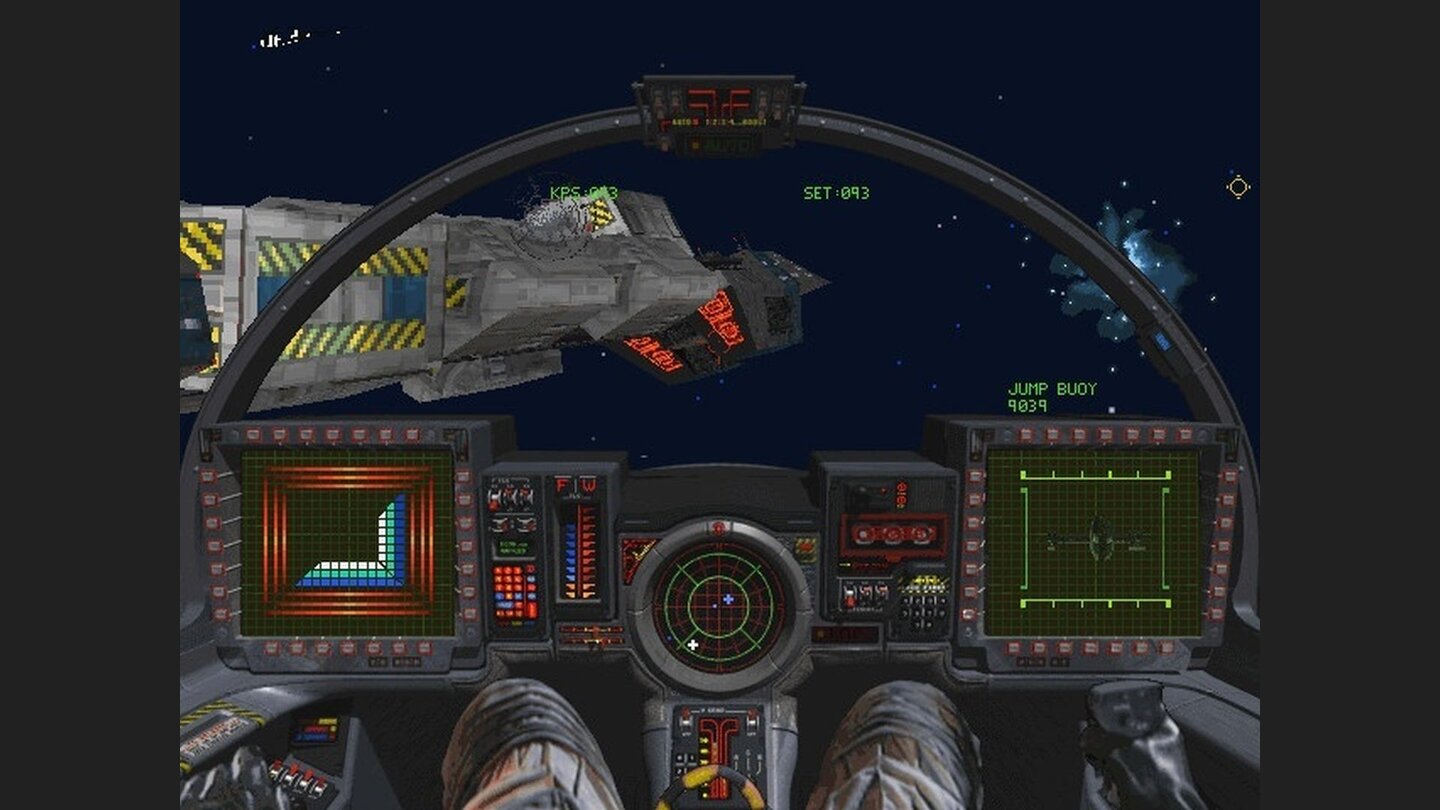Click the JUMP BUOY 9039 target label
The height and width of the screenshot is (810, 1440).
click(1051, 392)
